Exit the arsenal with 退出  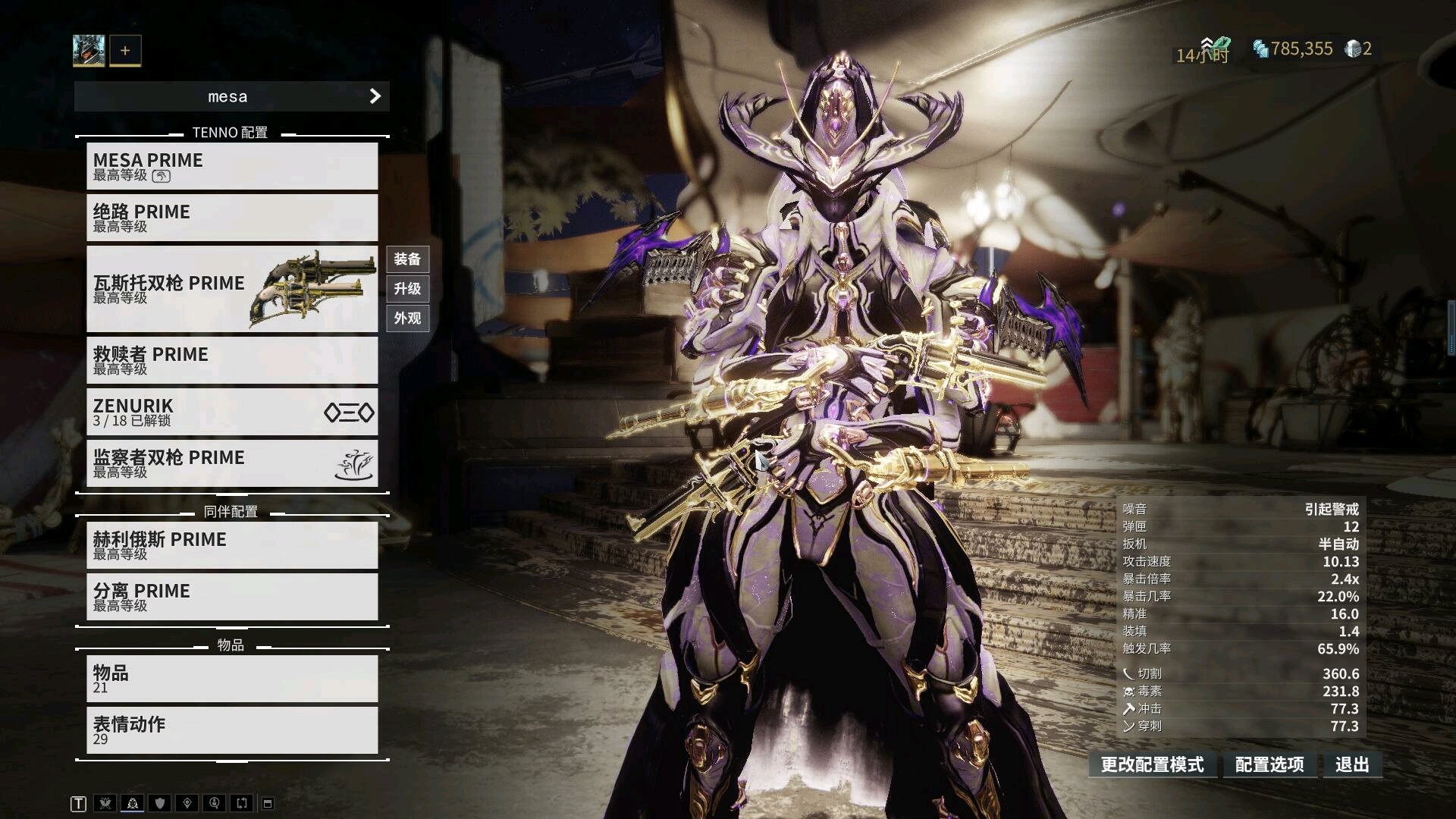(1352, 764)
